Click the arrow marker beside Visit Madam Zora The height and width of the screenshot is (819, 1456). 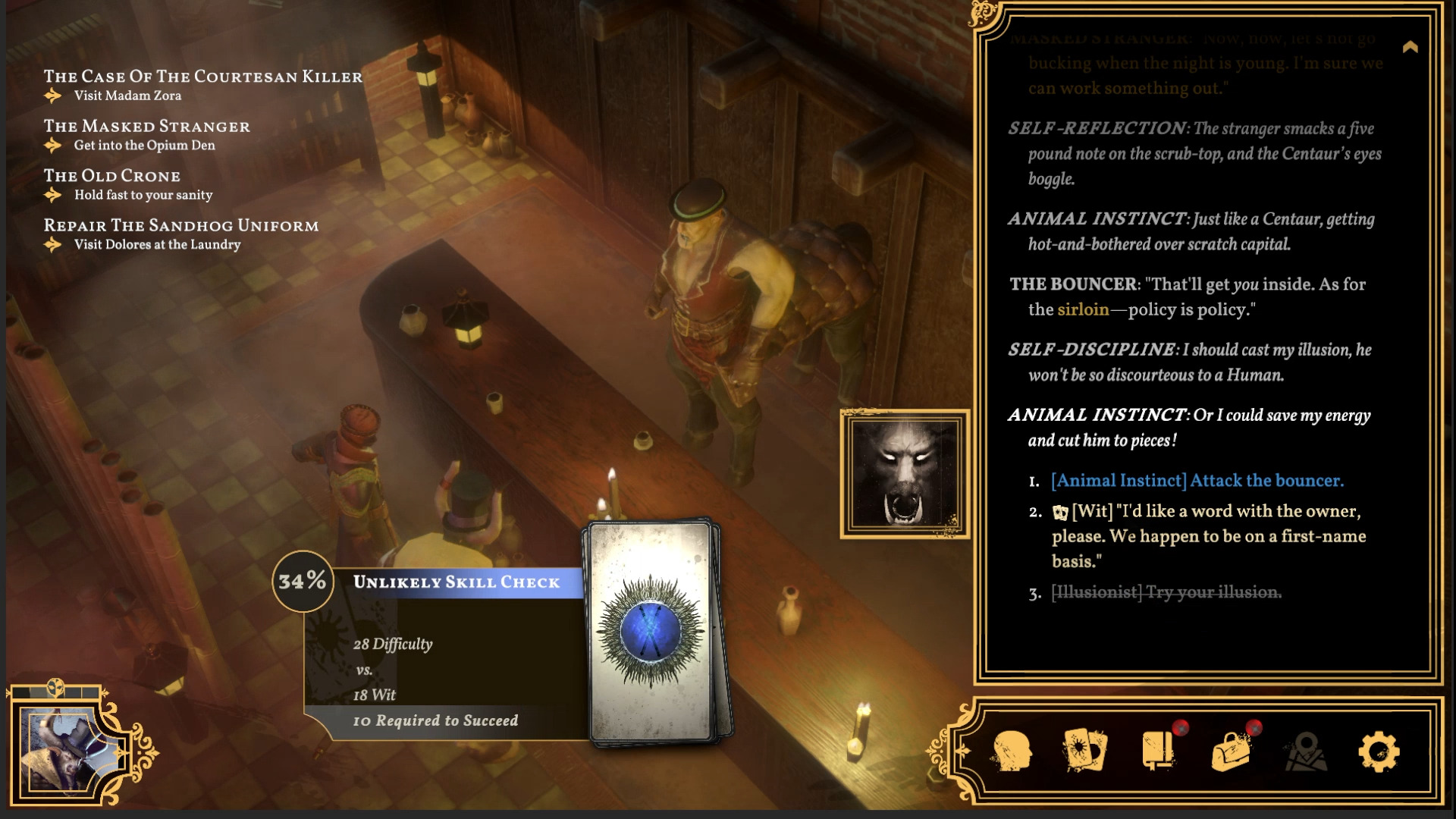(52, 96)
